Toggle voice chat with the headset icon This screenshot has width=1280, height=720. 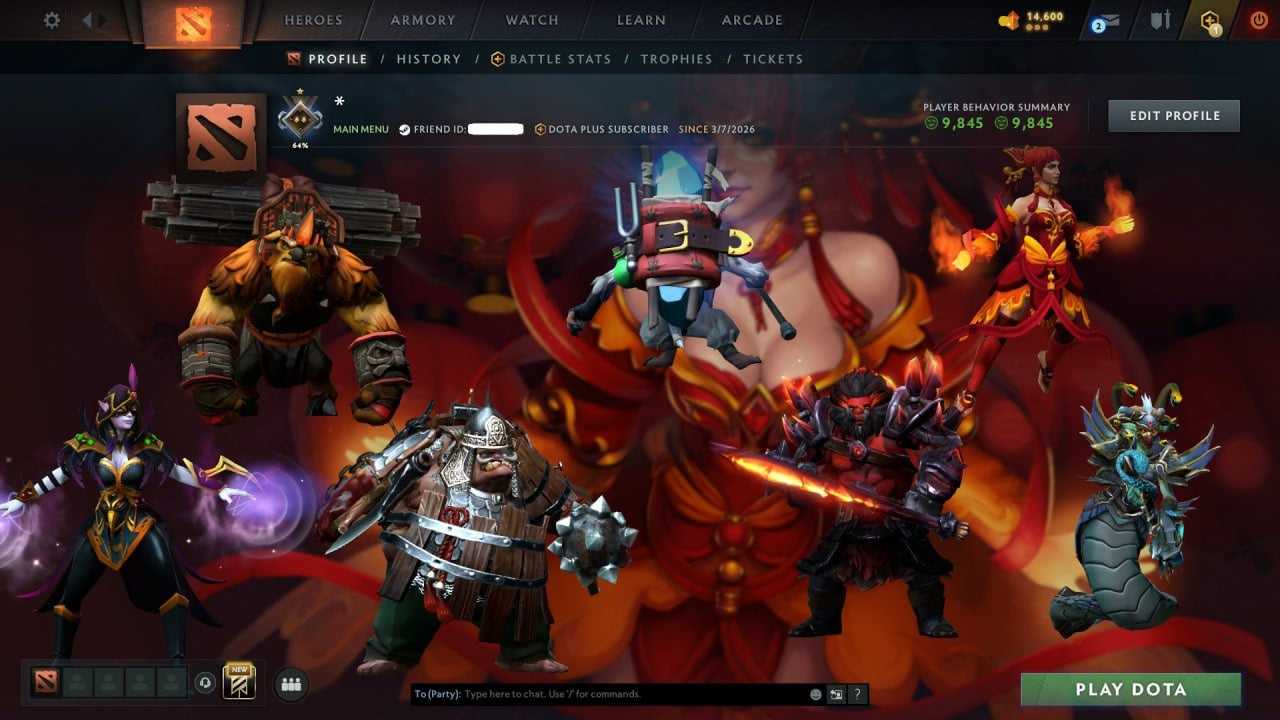point(206,682)
